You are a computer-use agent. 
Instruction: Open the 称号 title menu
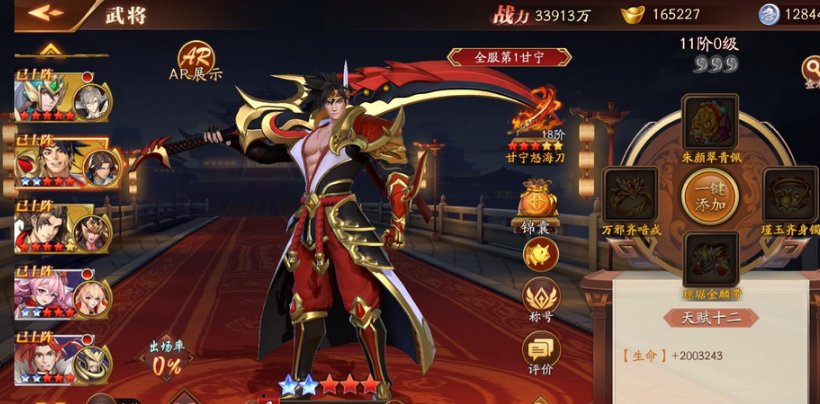540,299
